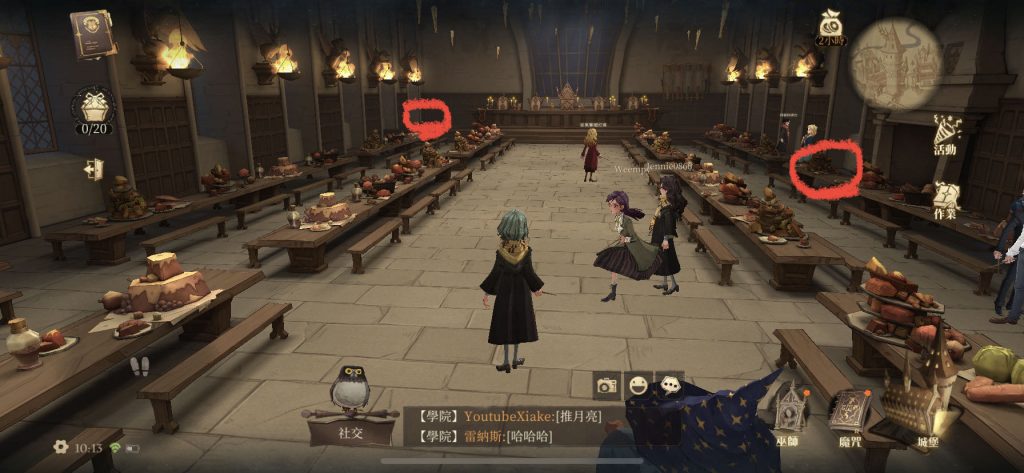Open the smiley face emote menu
Viewport: 1024px width, 473px height.
(637, 384)
